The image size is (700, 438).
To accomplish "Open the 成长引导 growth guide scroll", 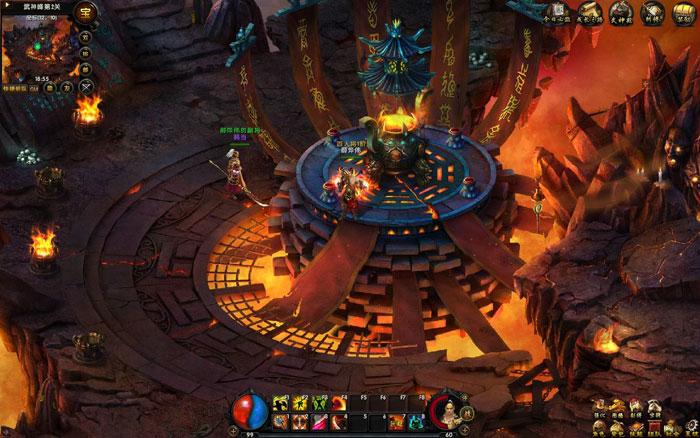I will [x=586, y=14].
